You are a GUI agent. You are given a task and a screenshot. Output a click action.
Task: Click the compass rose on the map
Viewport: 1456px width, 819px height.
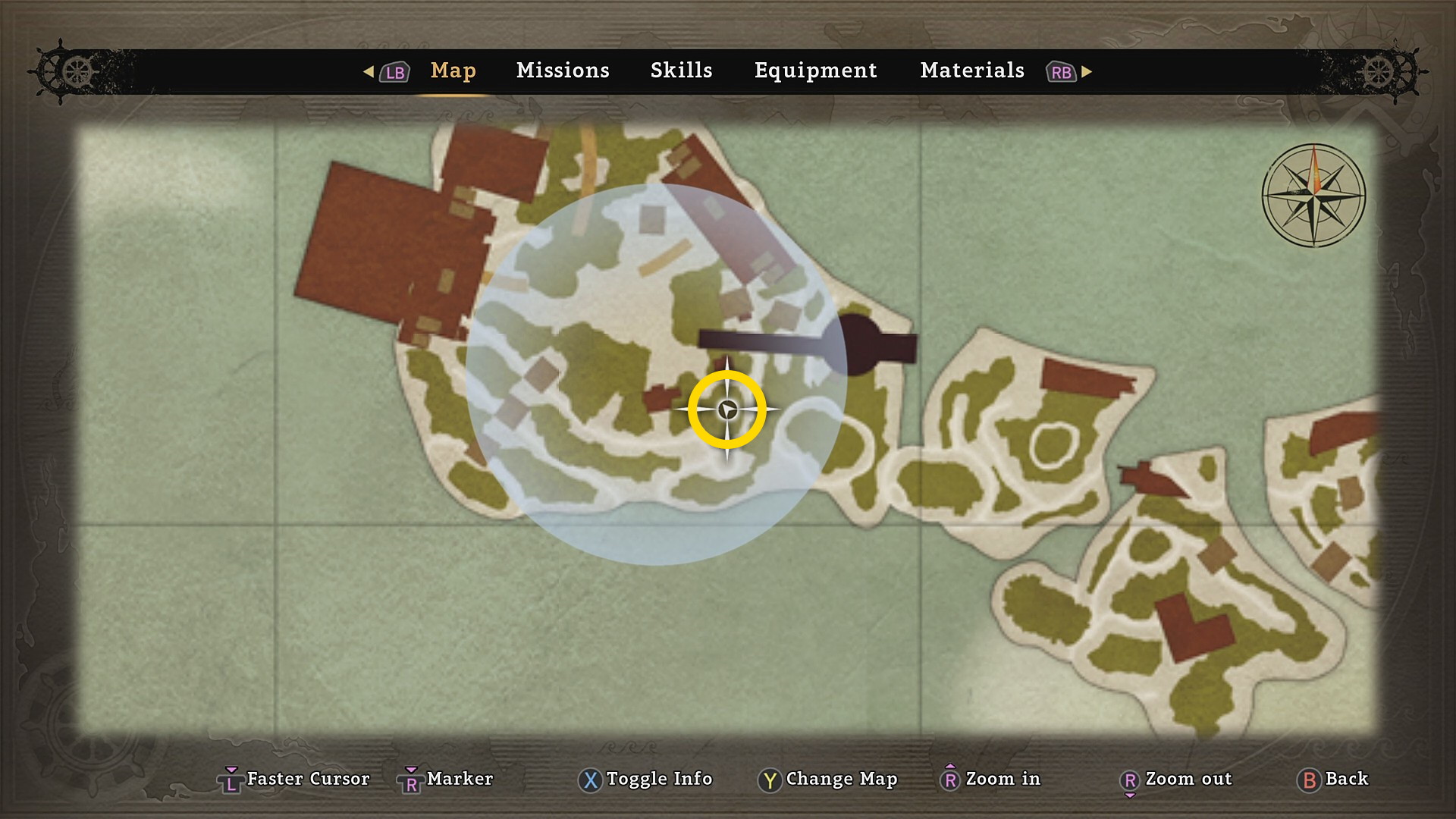(1313, 196)
